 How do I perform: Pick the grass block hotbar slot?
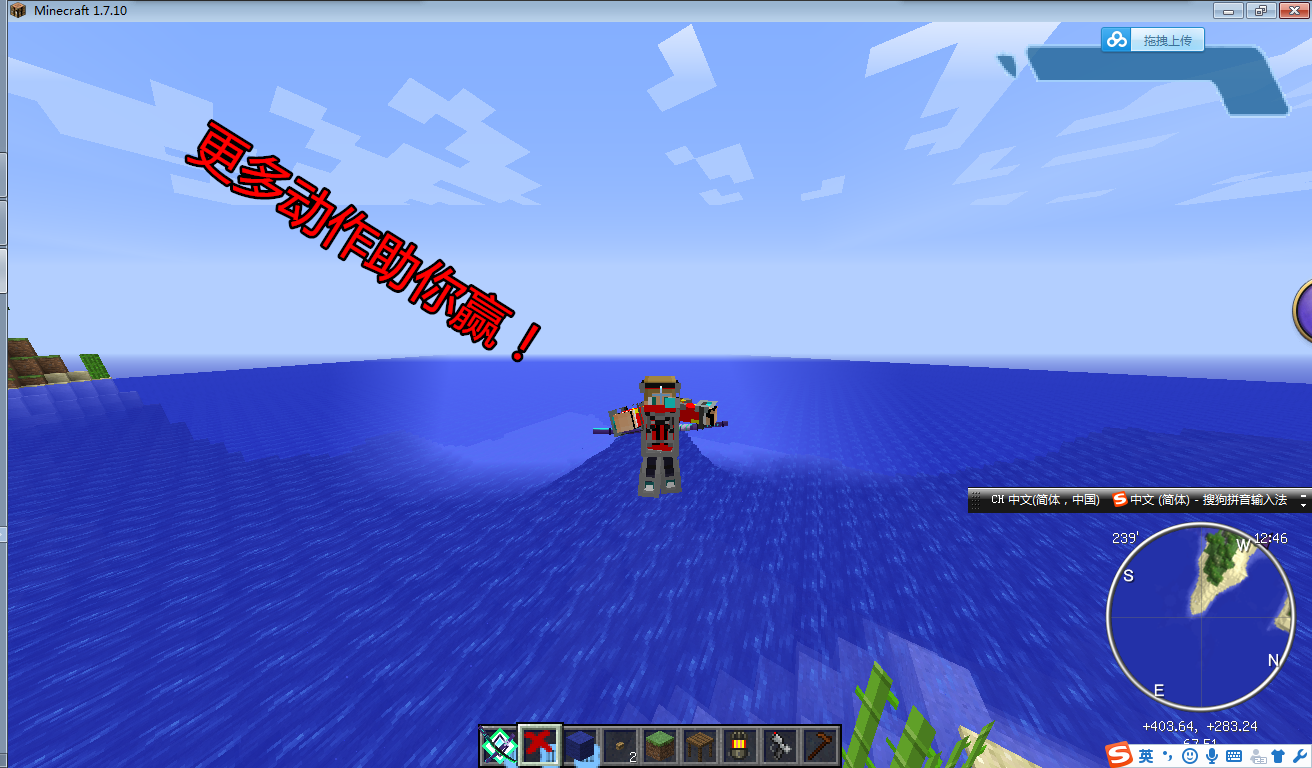[660, 746]
